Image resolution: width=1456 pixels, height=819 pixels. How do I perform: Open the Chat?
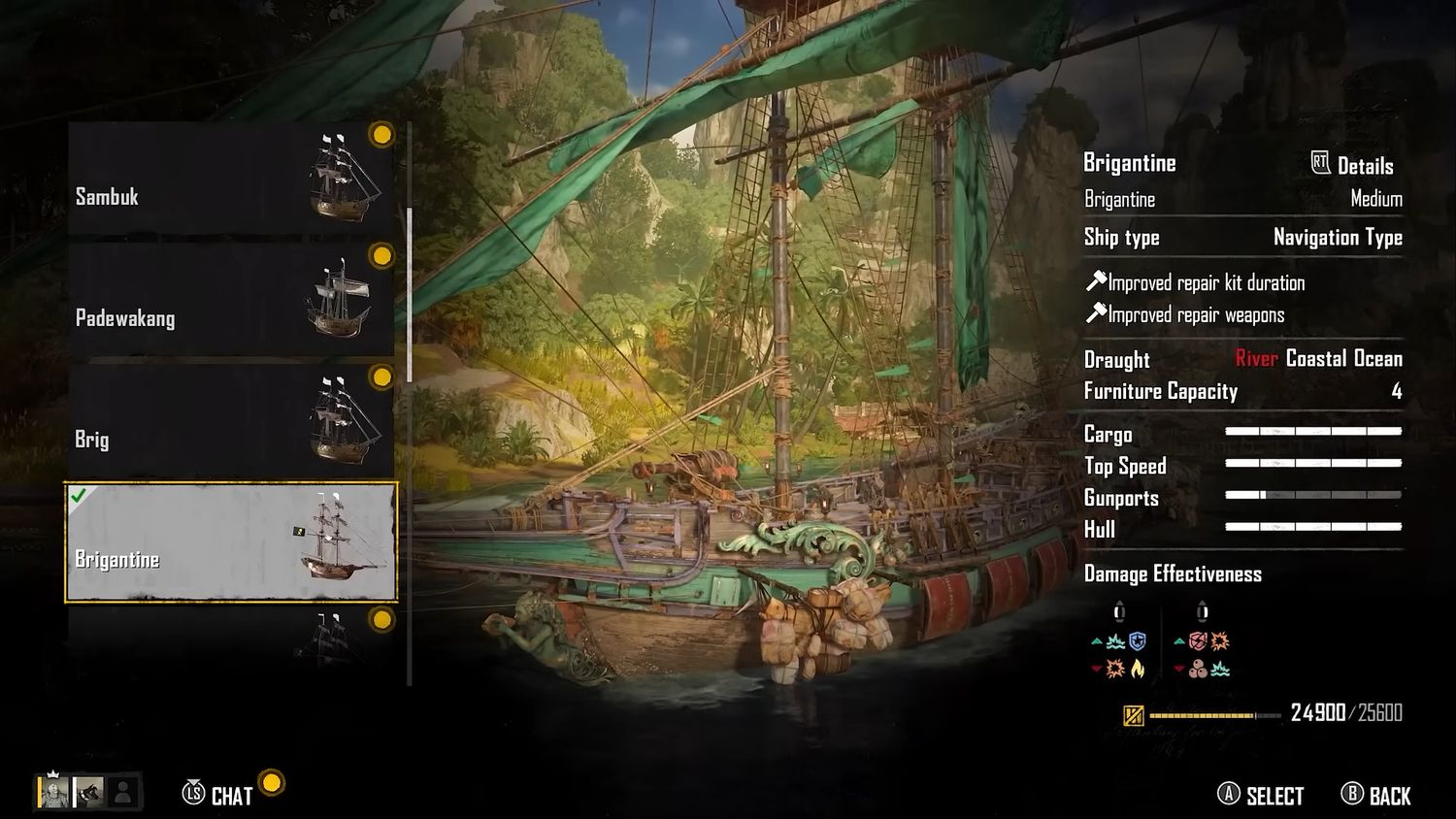218,796
